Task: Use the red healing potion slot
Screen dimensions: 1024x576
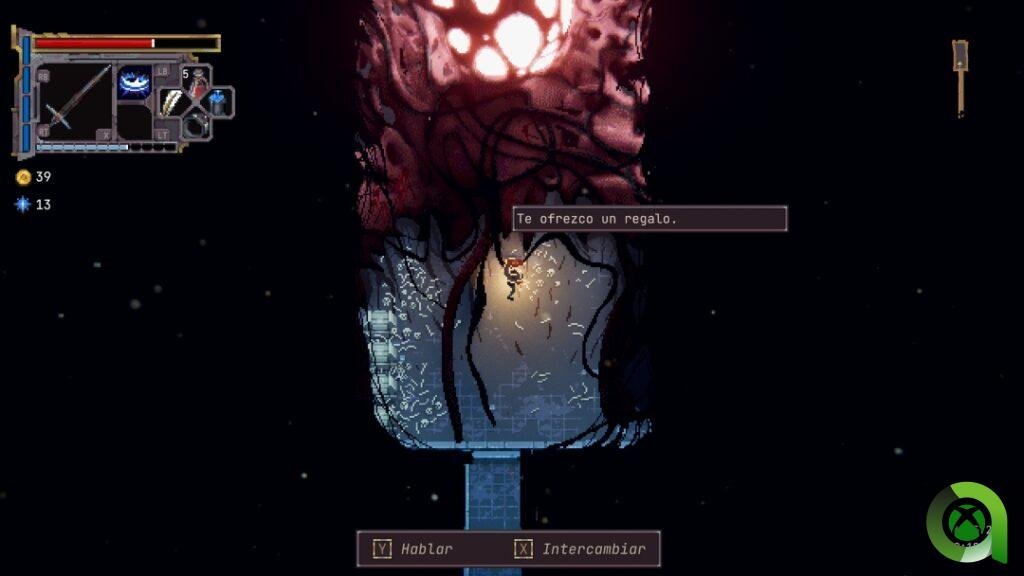Action: (x=197, y=83)
